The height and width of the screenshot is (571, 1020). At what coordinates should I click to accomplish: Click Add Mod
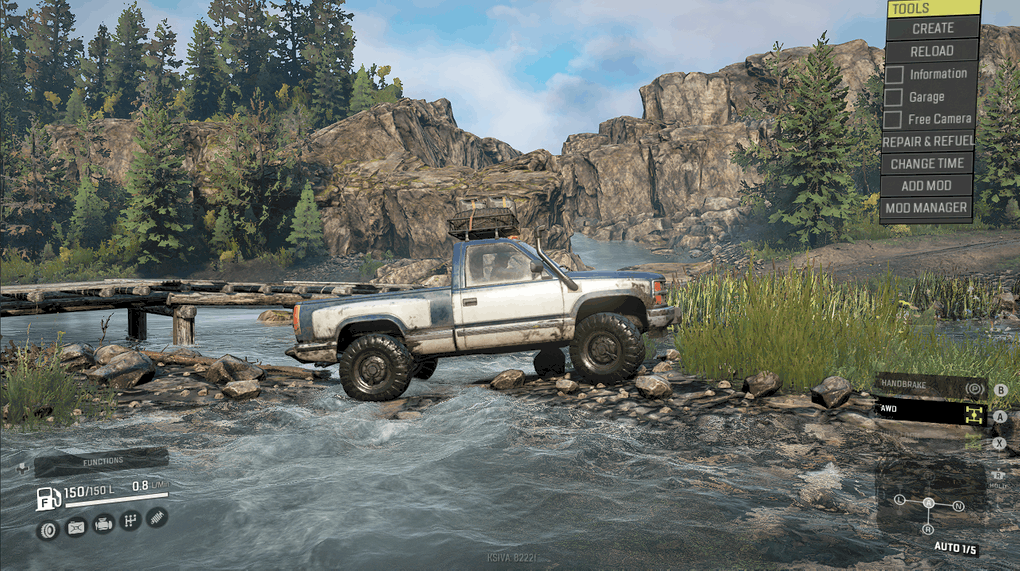point(927,186)
